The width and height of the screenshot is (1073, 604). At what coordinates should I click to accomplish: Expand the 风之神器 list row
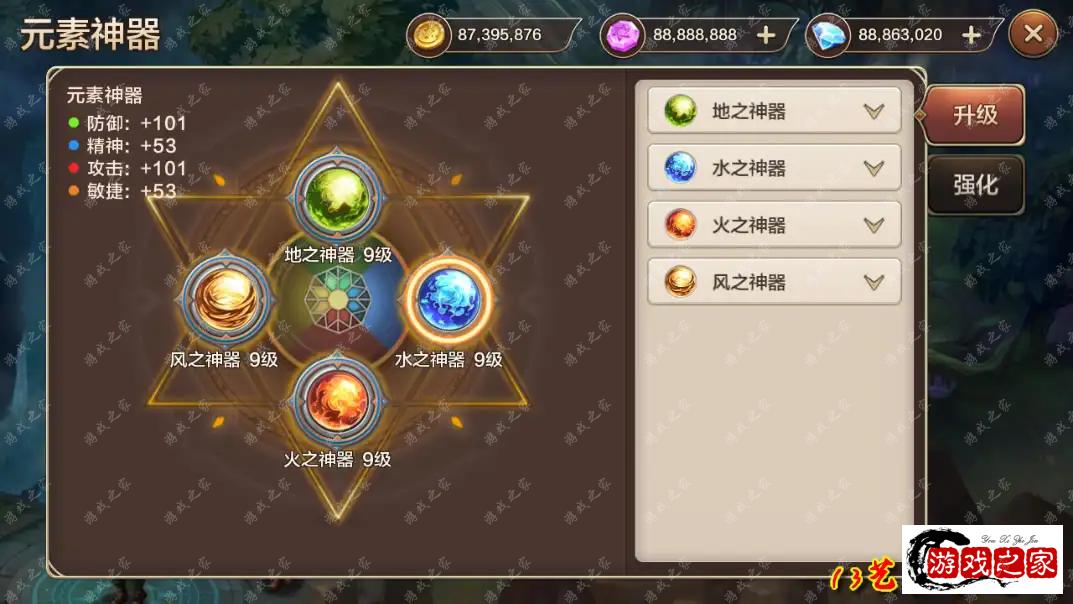tap(874, 282)
